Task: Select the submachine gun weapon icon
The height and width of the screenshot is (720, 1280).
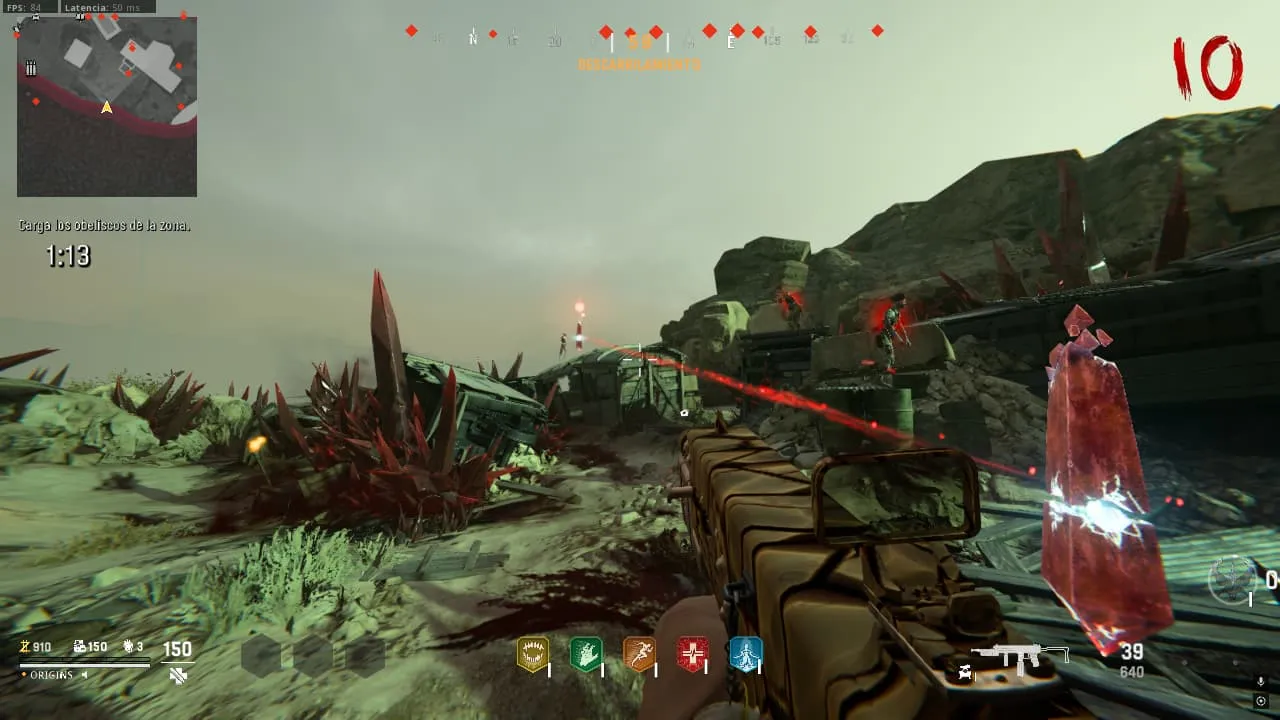Action: click(x=1019, y=655)
